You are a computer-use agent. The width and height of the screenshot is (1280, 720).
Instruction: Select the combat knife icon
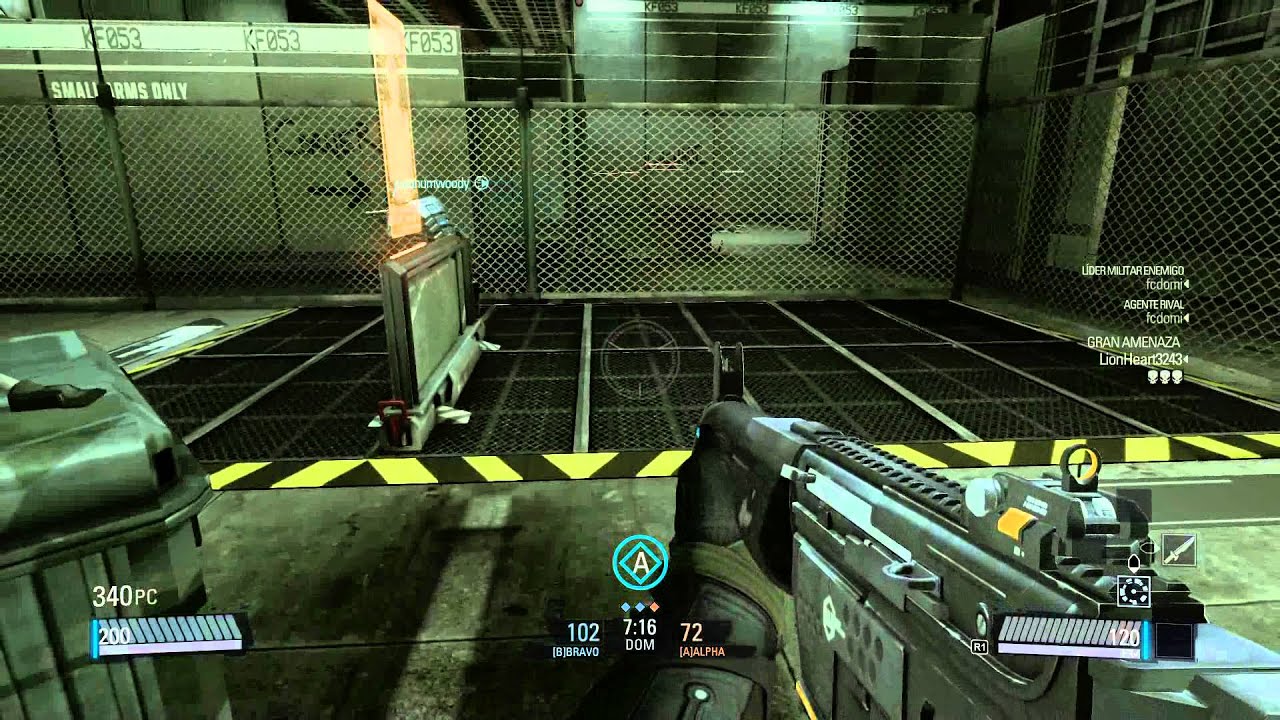(1180, 550)
